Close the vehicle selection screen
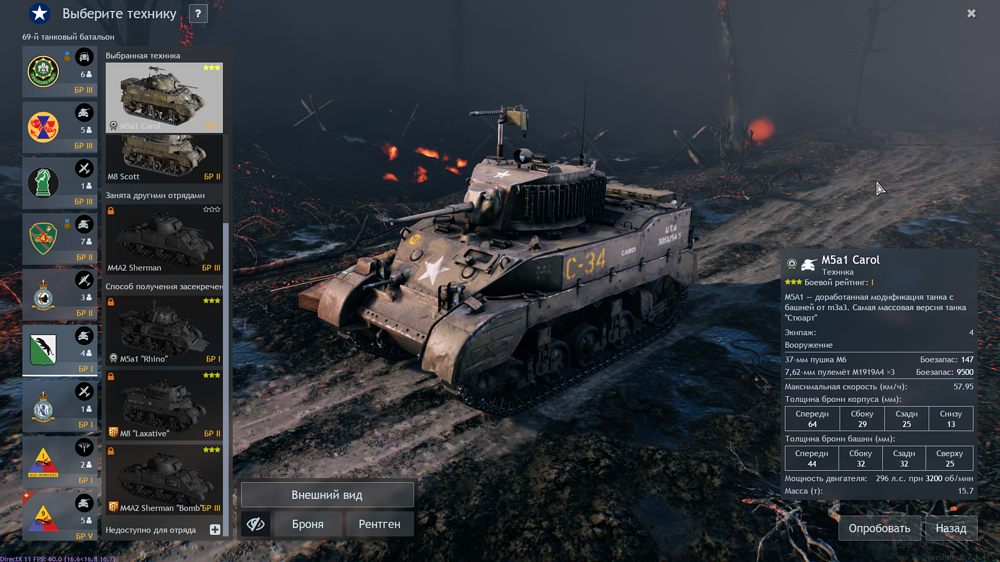The image size is (1000, 562). (971, 14)
